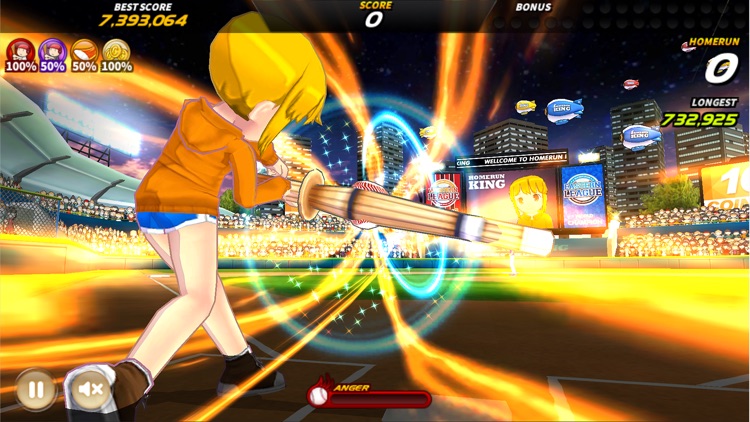
Task: Select the purple batter boost icon
Action: [52, 51]
